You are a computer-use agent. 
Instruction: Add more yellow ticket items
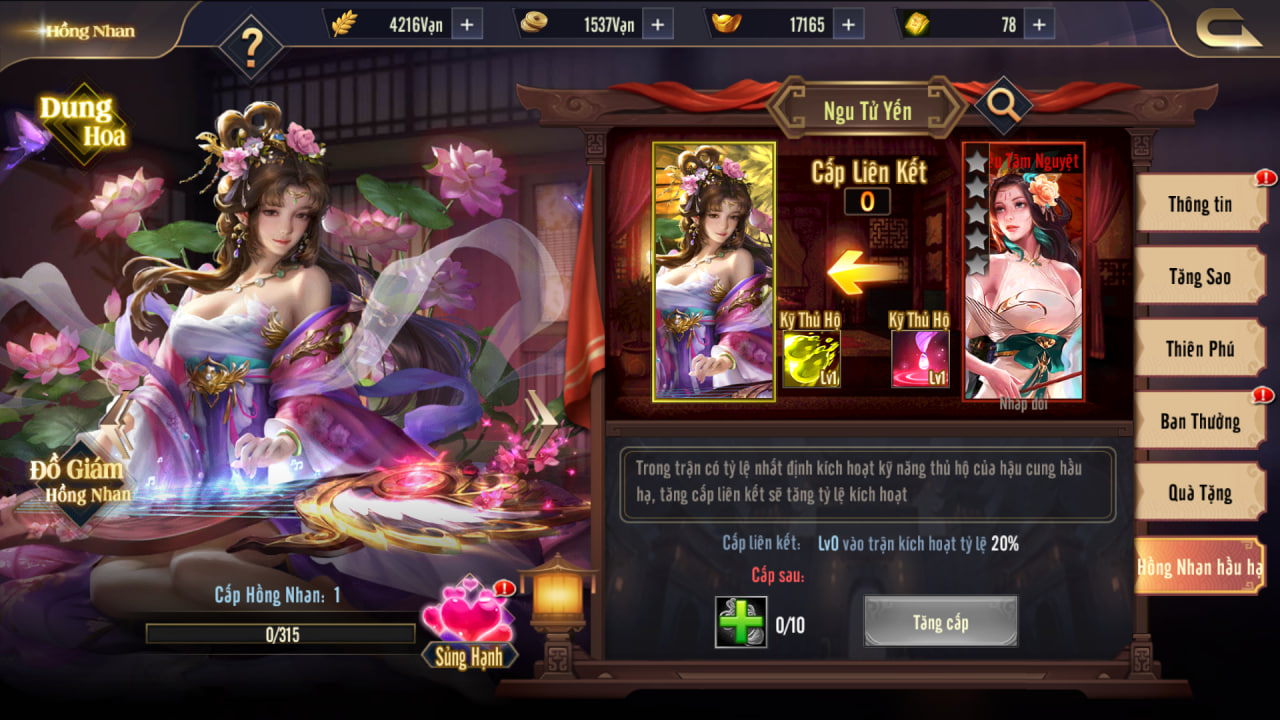pyautogui.click(x=1037, y=24)
